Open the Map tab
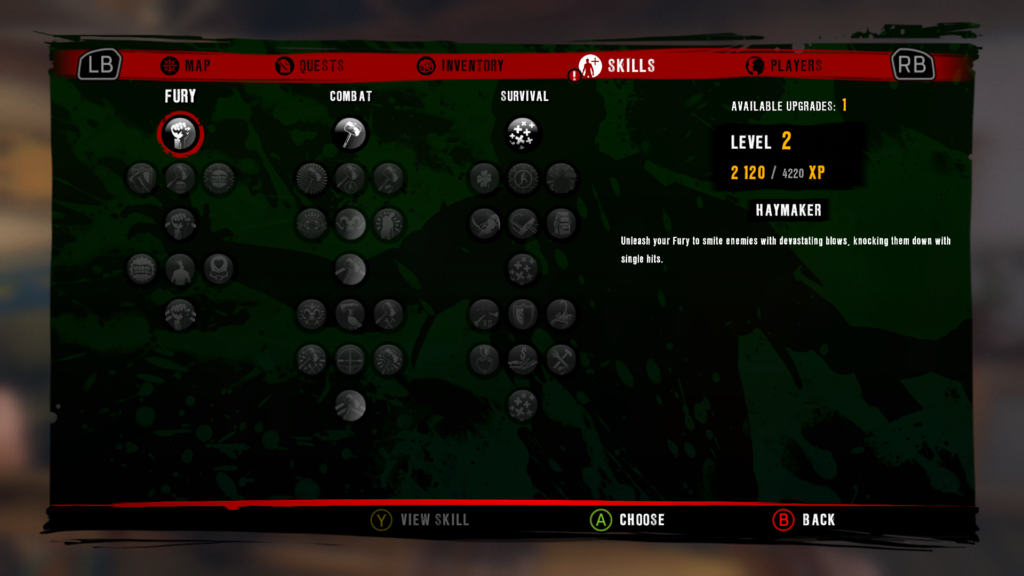Image resolution: width=1024 pixels, height=576 pixels. (185, 66)
